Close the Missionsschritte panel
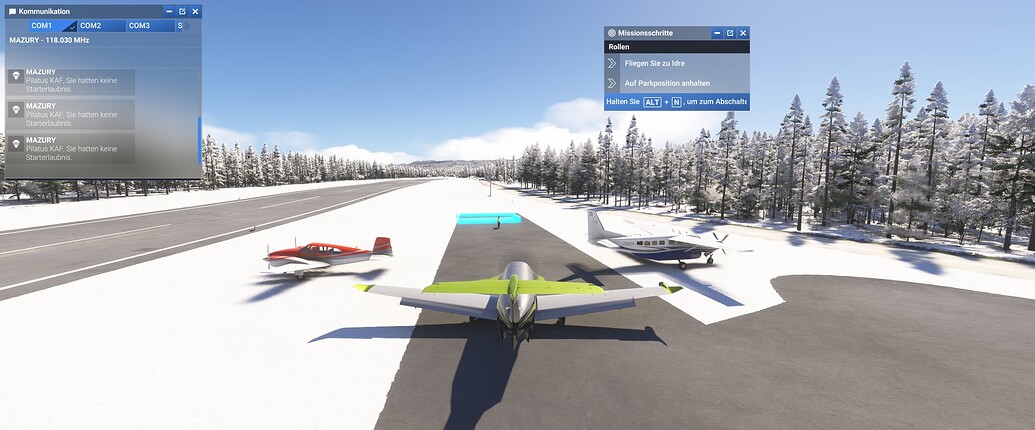The image size is (1035, 430). coord(743,33)
